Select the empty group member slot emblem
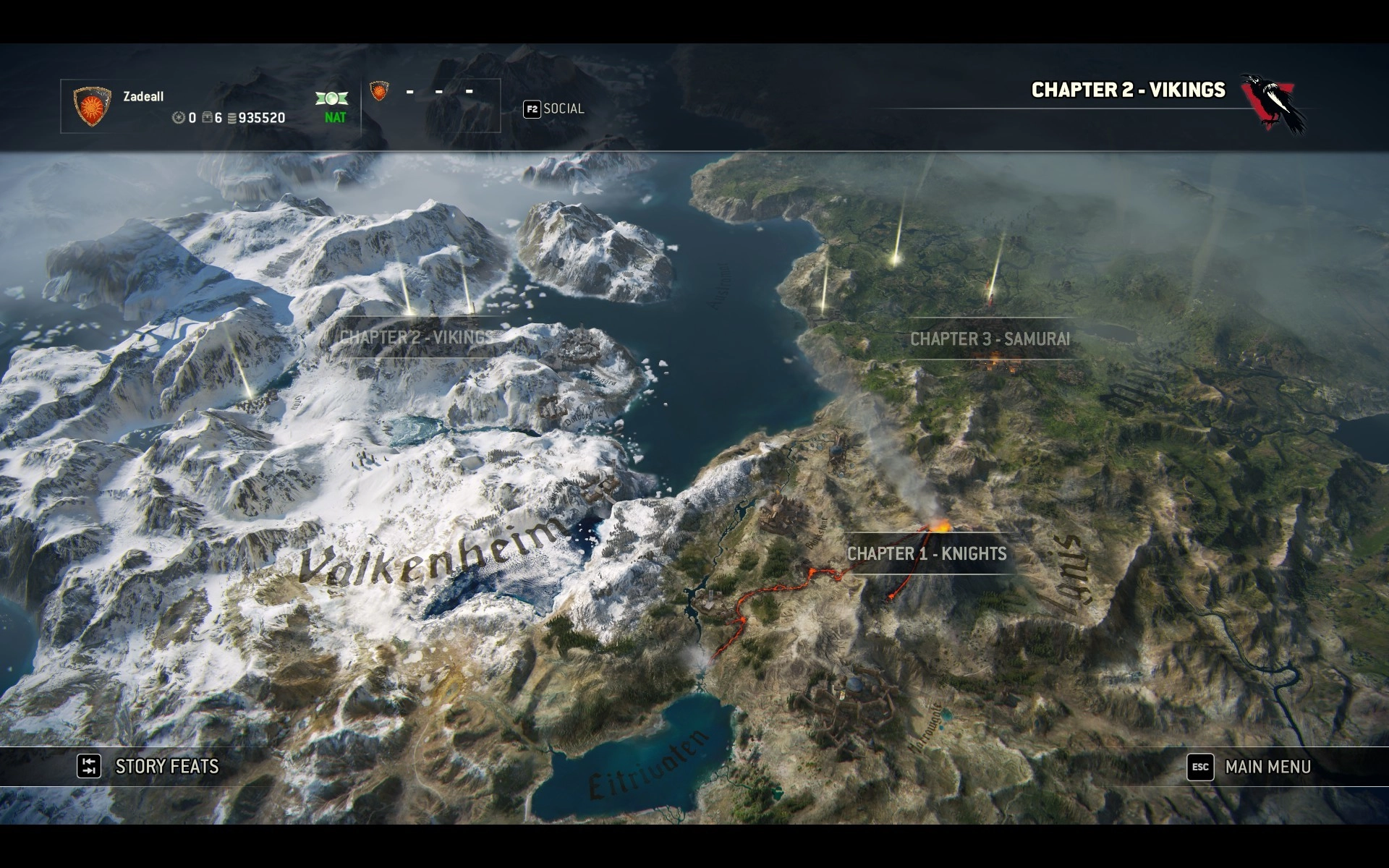1389x868 pixels. coord(378,91)
